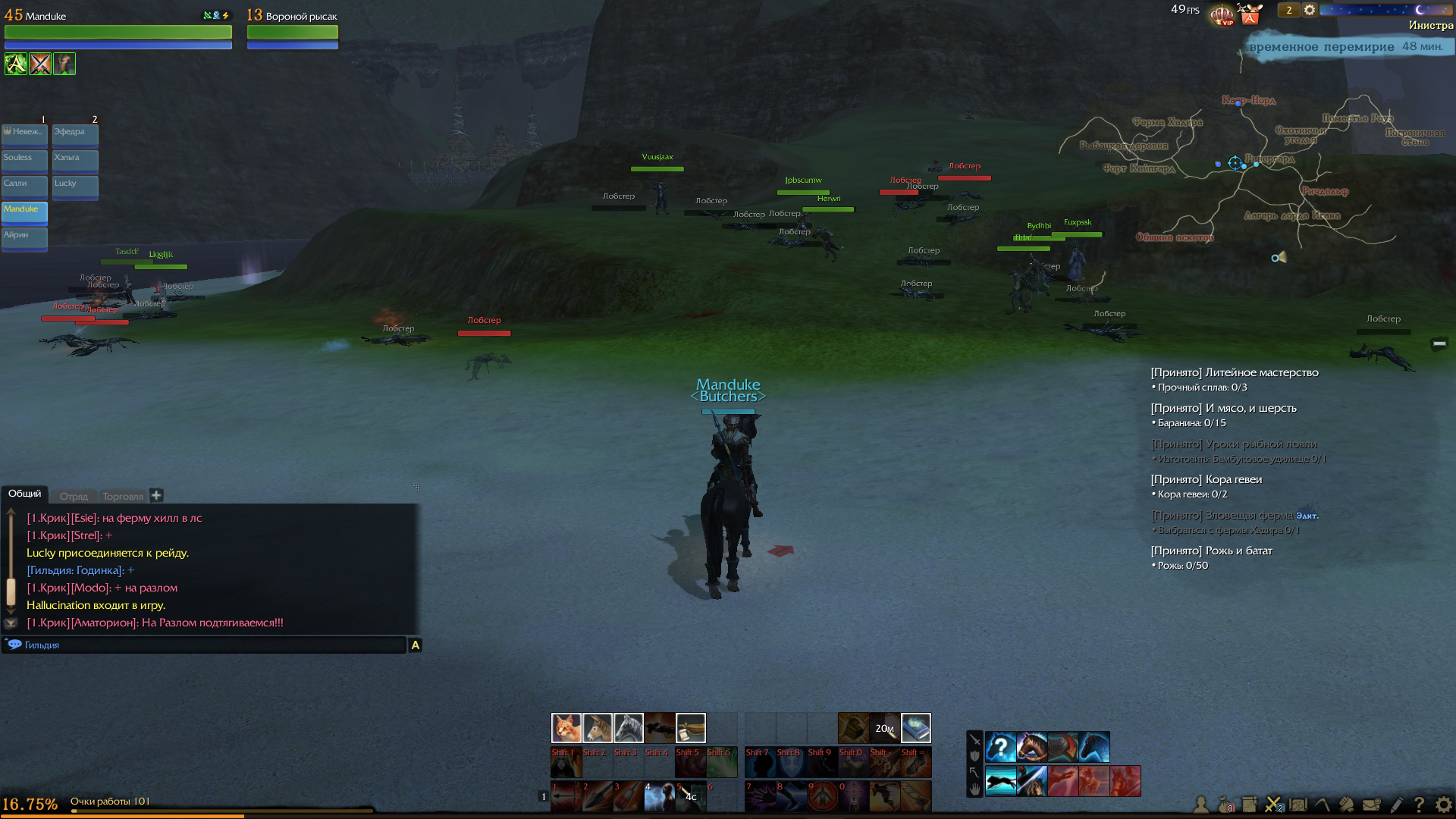Use the fox pet hotbar slot
This screenshot has width=1456, height=819.
566,728
